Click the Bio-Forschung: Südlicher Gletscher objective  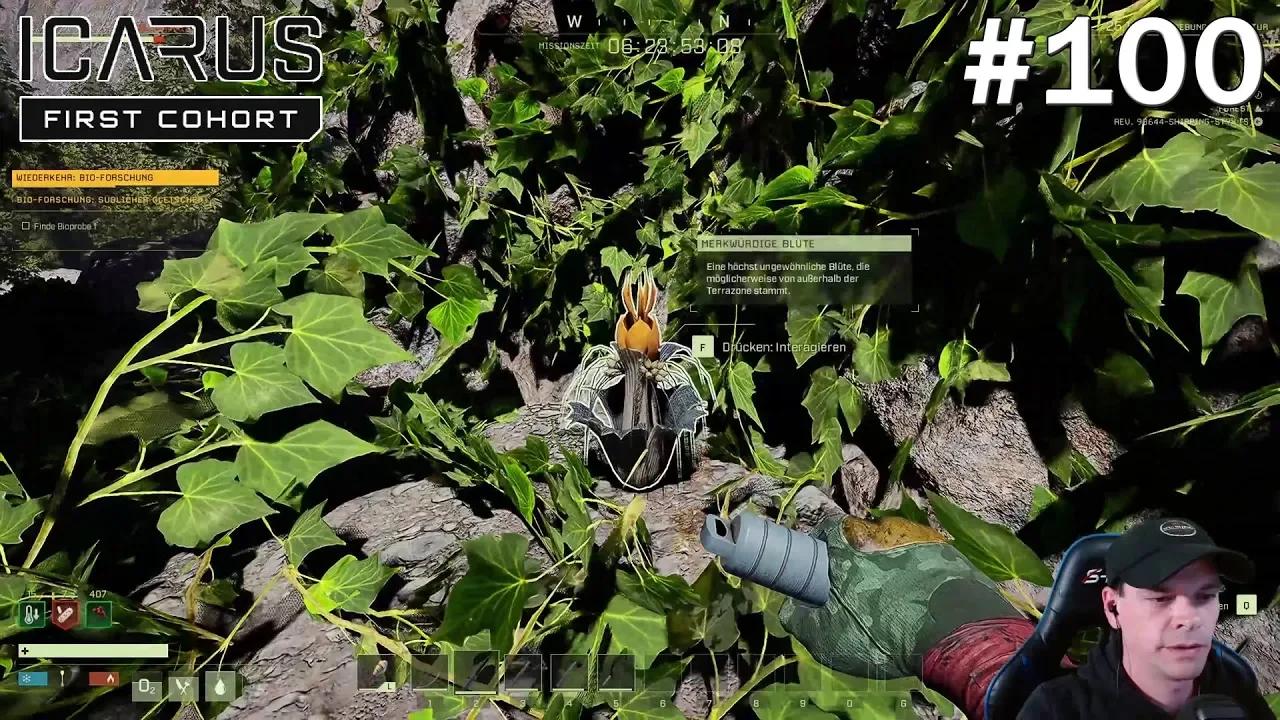112,200
